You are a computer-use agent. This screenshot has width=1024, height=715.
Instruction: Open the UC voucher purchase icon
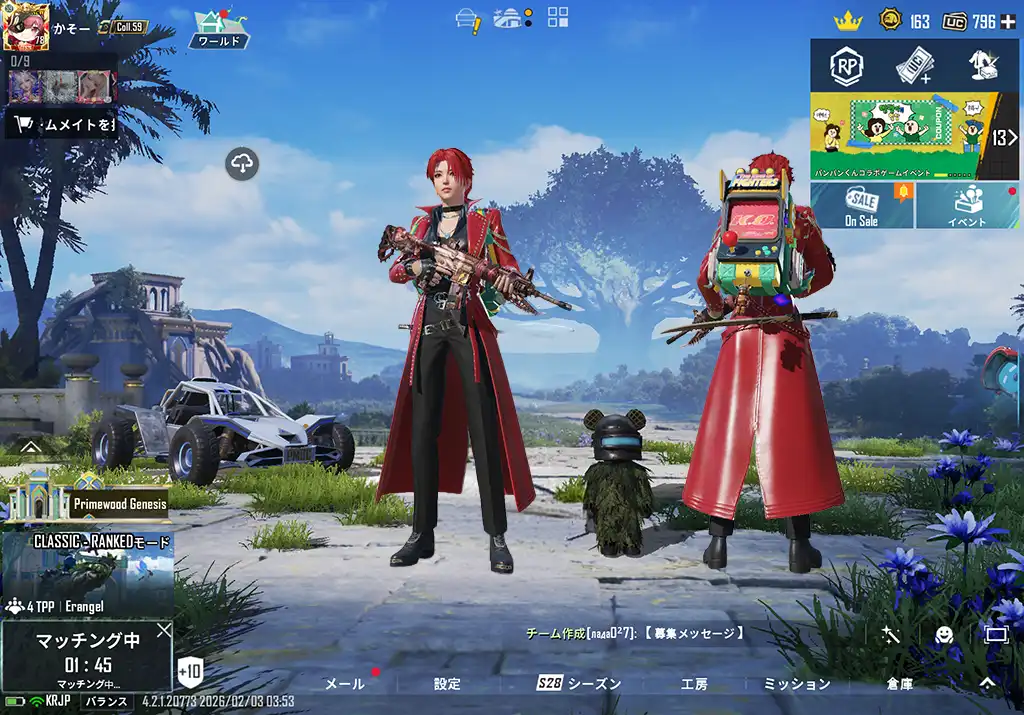913,66
